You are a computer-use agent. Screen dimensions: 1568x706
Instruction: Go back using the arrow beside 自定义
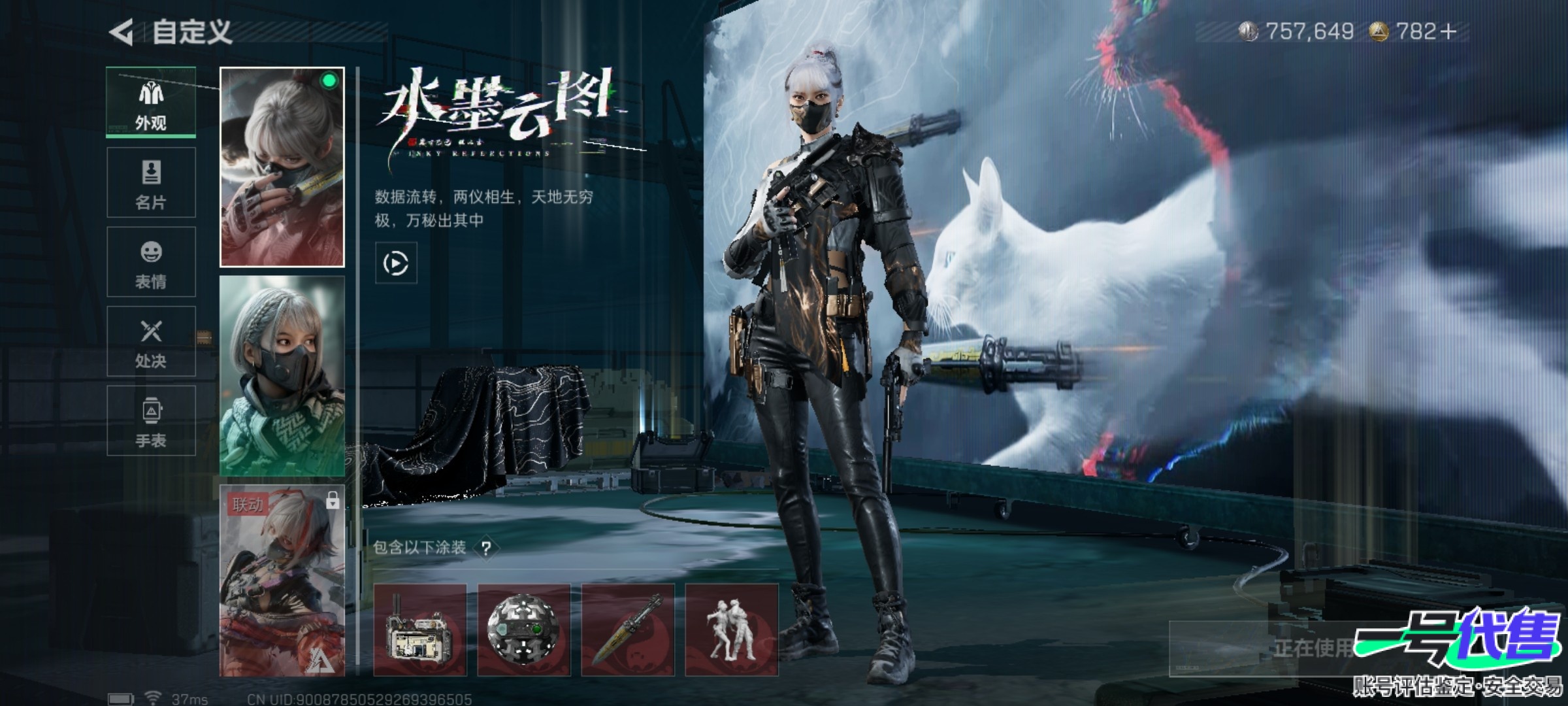pyautogui.click(x=122, y=32)
